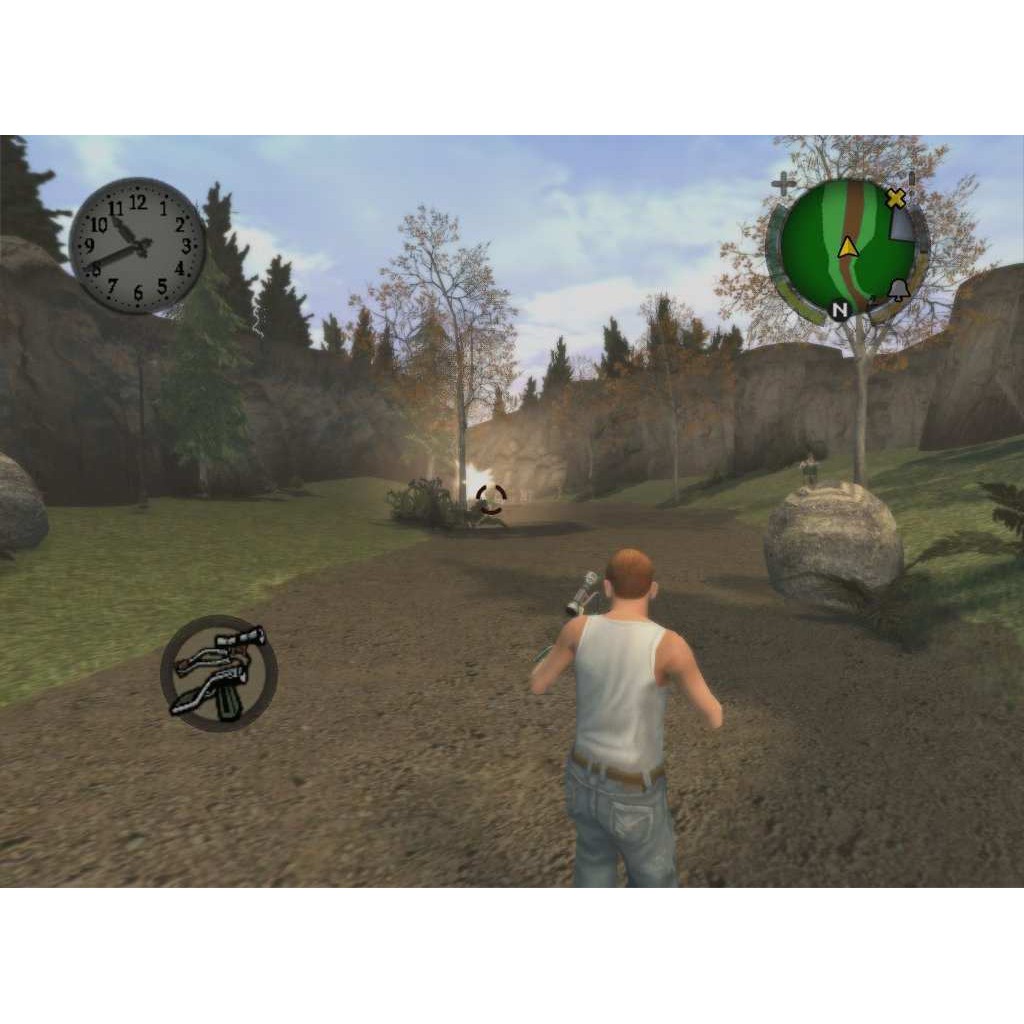Click the yellow player arrow on minimap
The width and height of the screenshot is (1024, 1024).
pyautogui.click(x=849, y=247)
